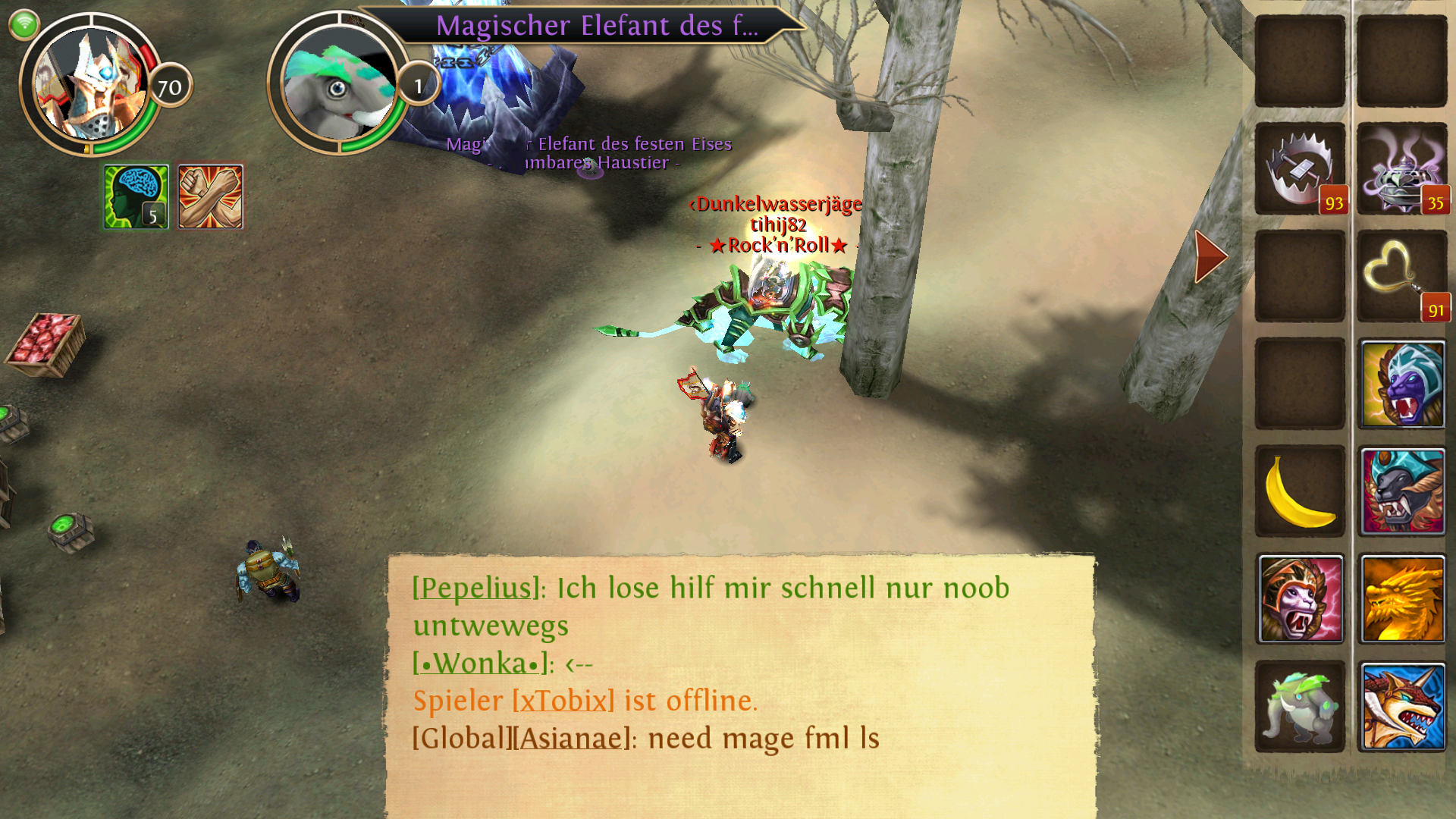This screenshot has width=1456, height=819.
Task: Activate the black panther skill
Action: pyautogui.click(x=1402, y=491)
